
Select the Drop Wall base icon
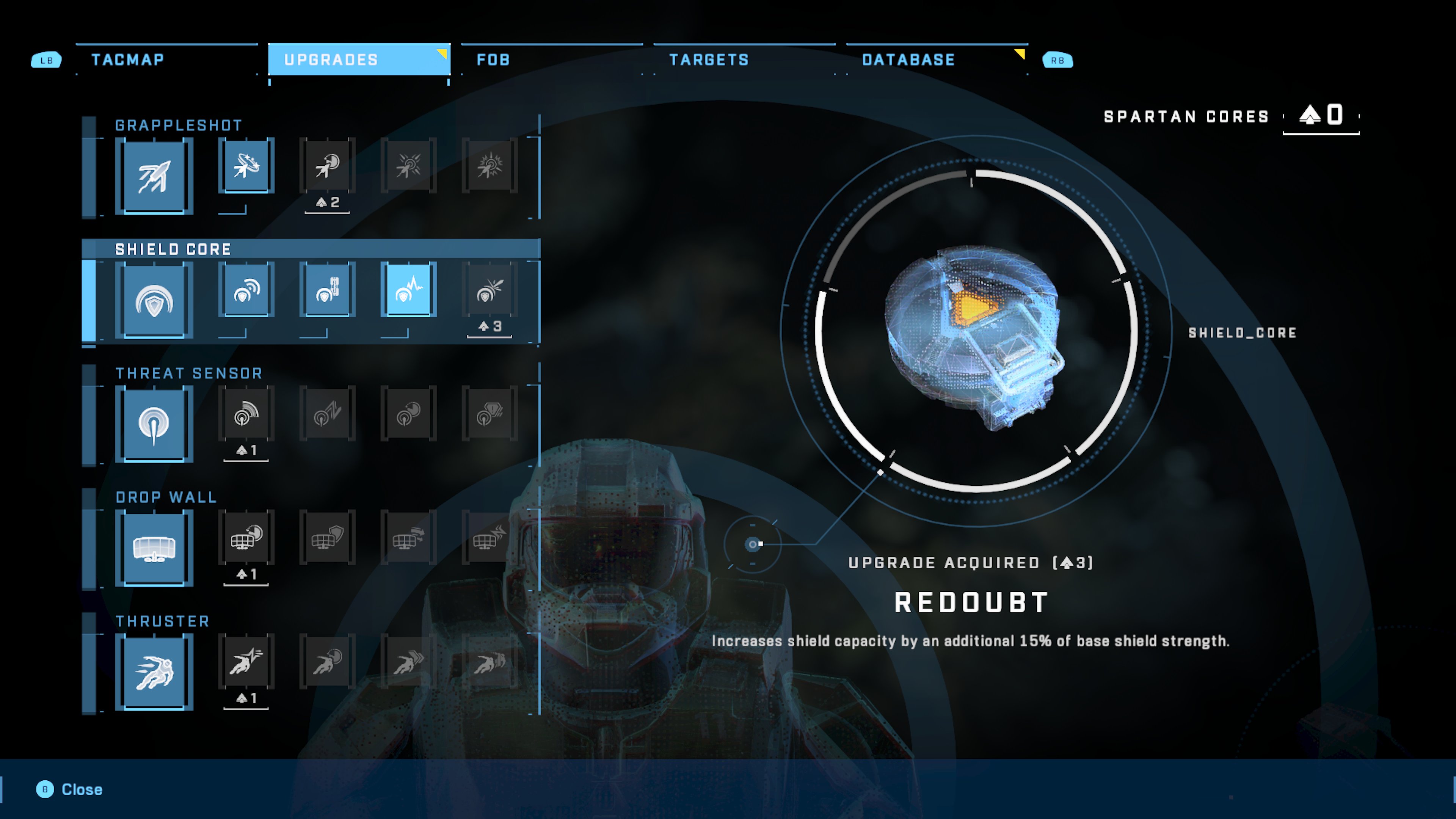pos(154,548)
